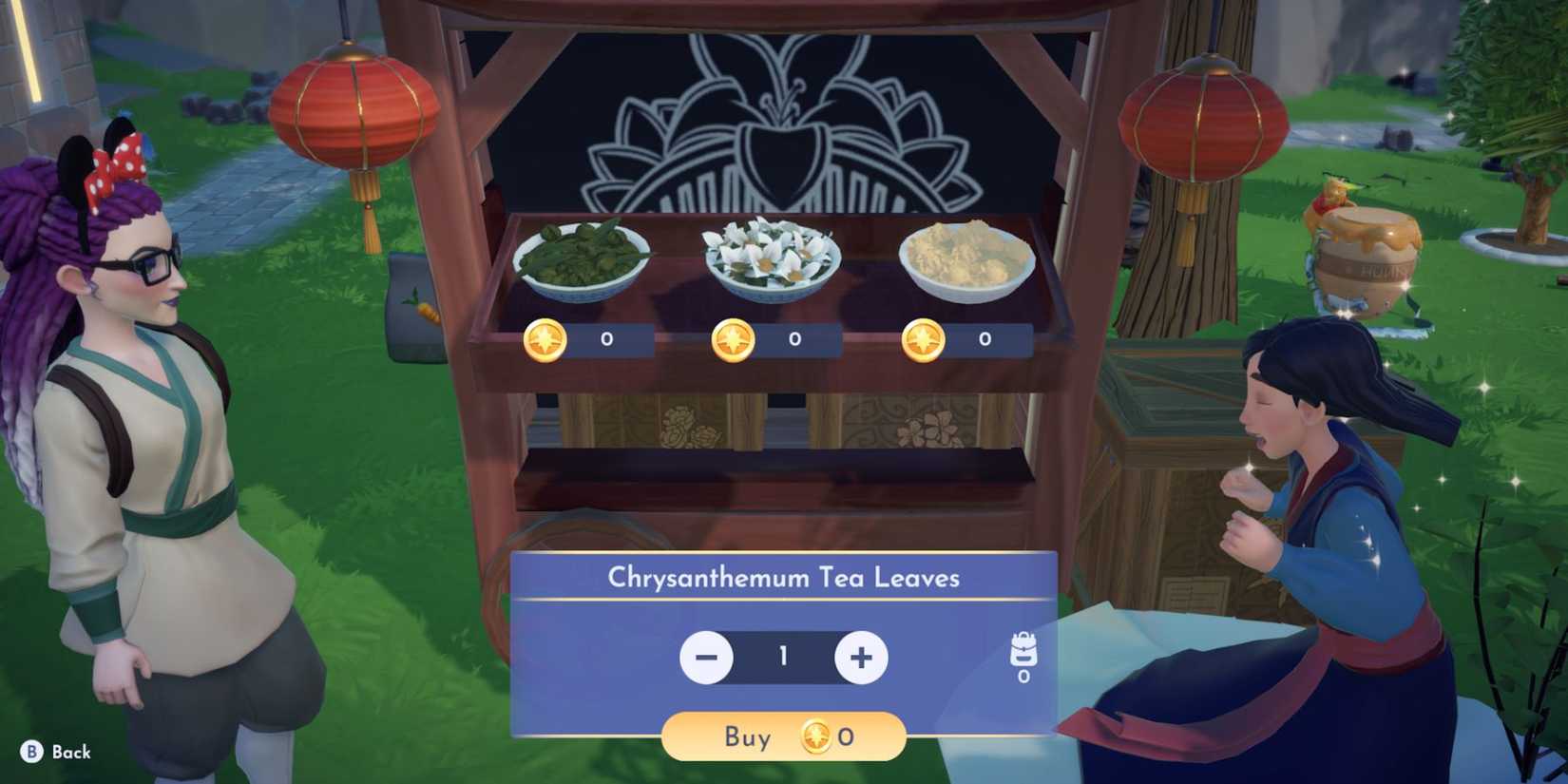
Task: Click the Star Coin icon under the white flowers bowl
Action: pos(732,339)
